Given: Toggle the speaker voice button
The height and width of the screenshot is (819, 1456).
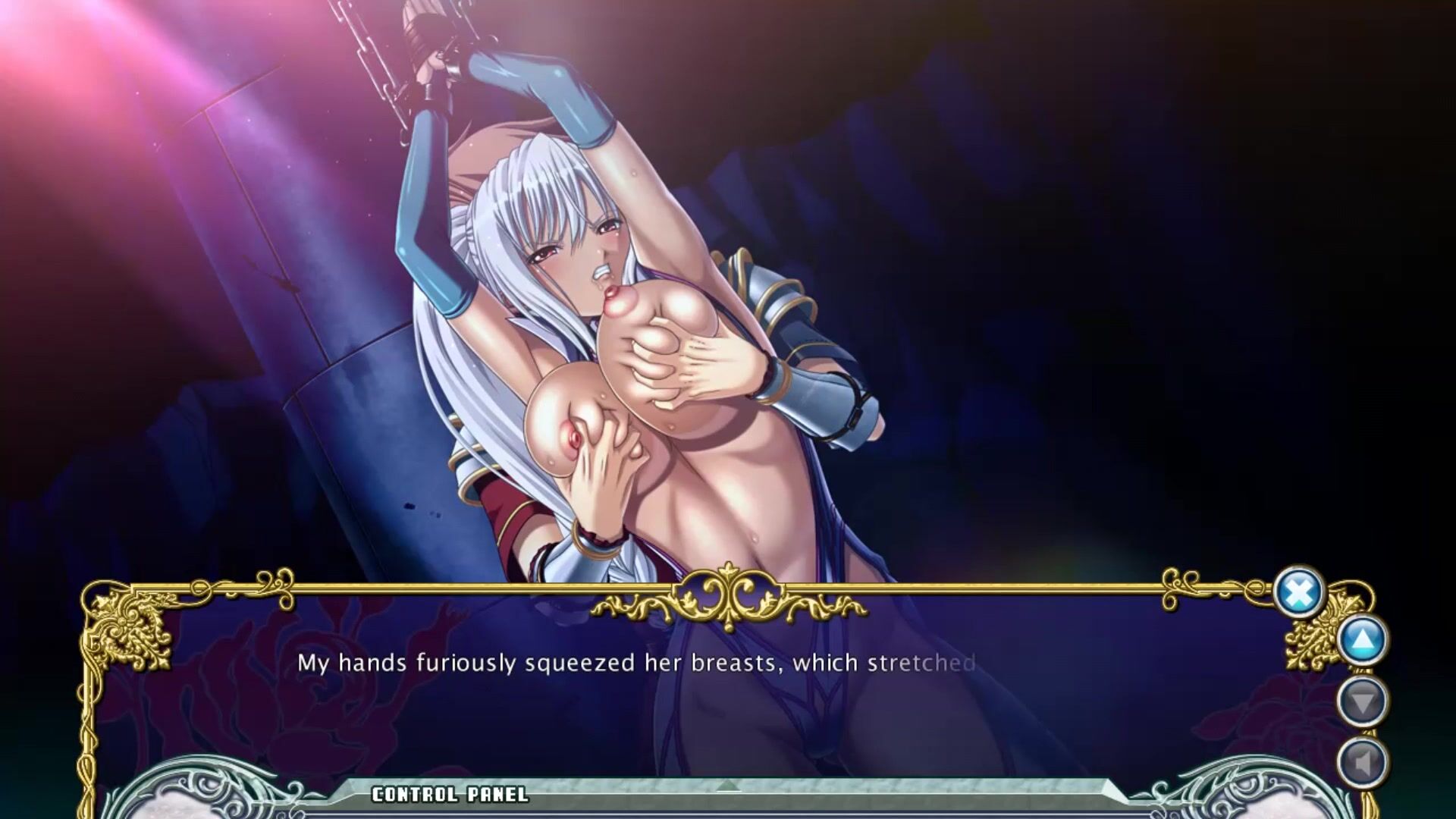Looking at the screenshot, I should (x=1363, y=762).
